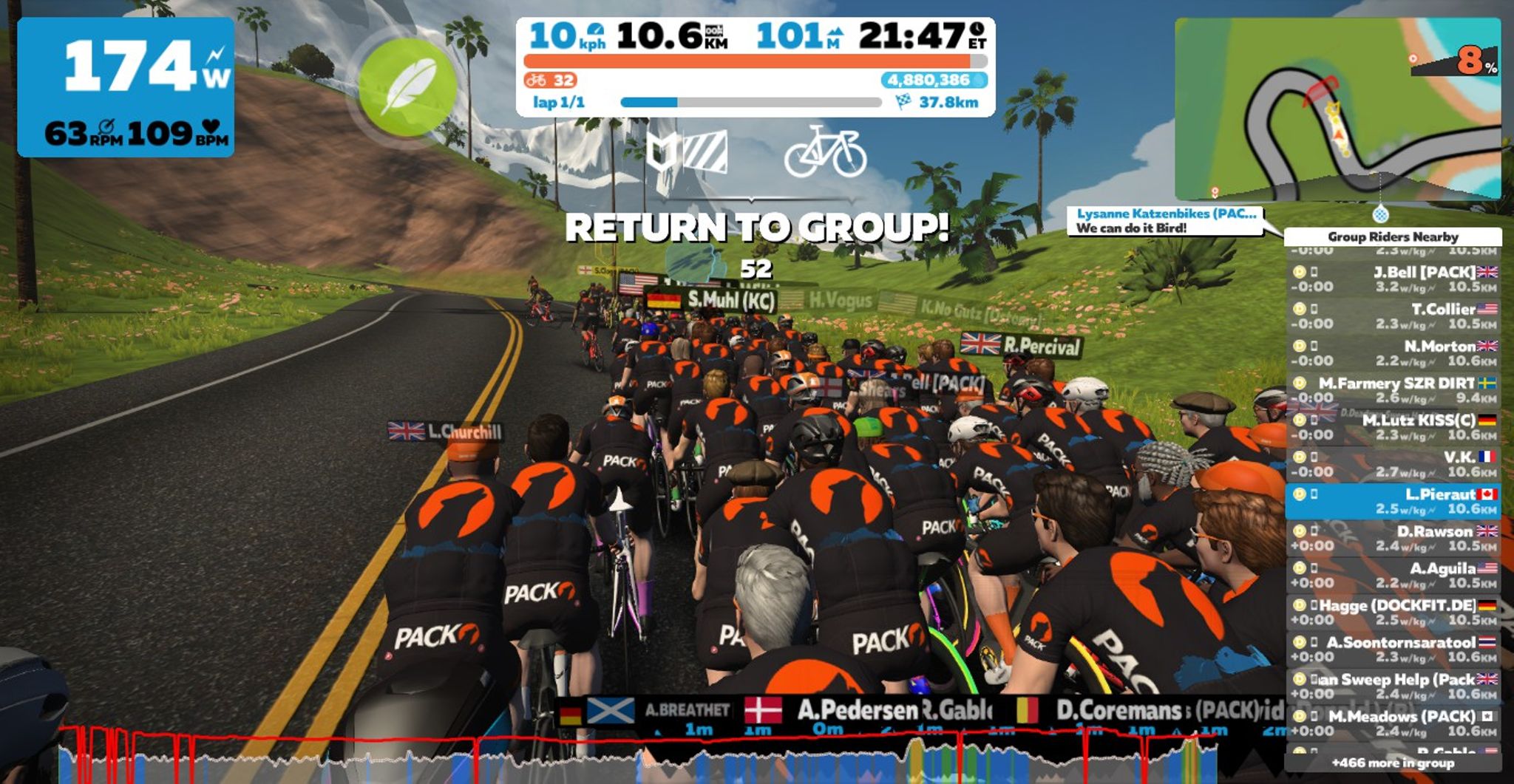The image size is (1514, 784).
Task: Select M.Lutz KISS(C) rider row
Action: (x=1394, y=427)
